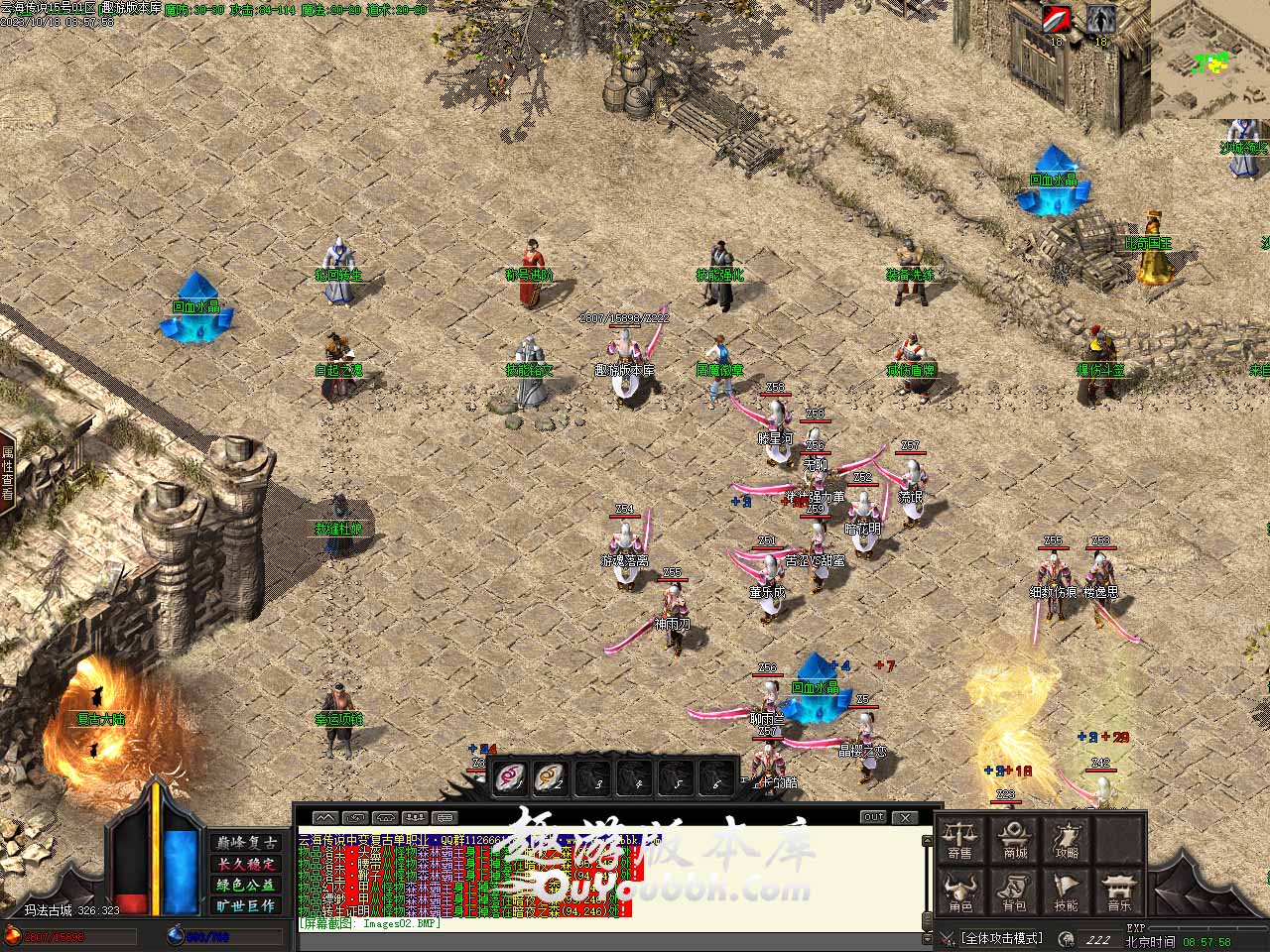Click the minimap
Screen dimensions: 1270x952
click(x=1209, y=59)
